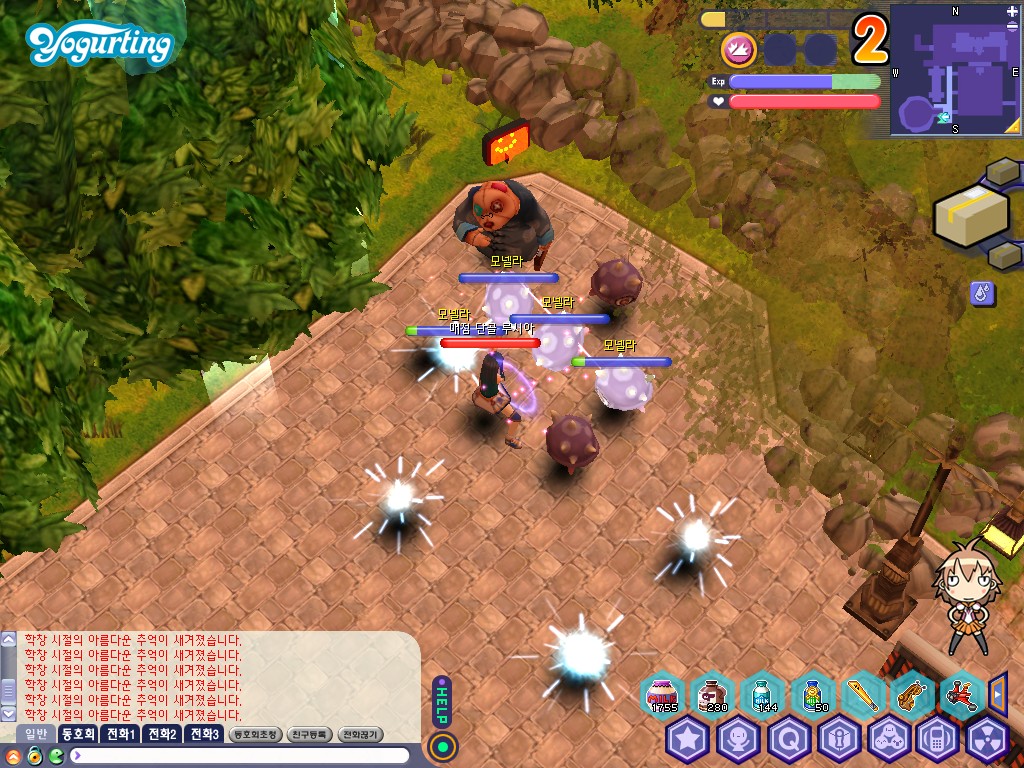Open the radiation-symbol hexagon button
Screen dimensions: 1024x768
tap(988, 739)
